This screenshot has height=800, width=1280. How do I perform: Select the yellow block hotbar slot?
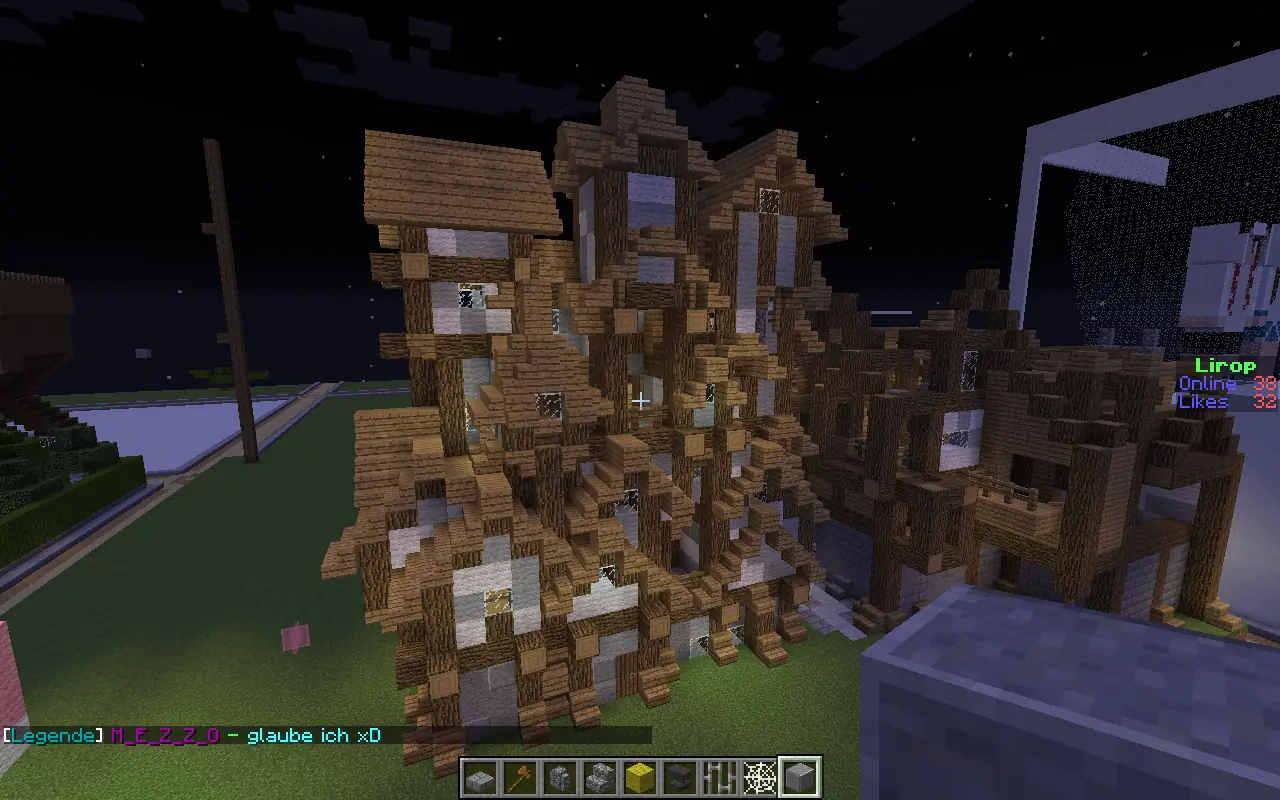pyautogui.click(x=640, y=777)
